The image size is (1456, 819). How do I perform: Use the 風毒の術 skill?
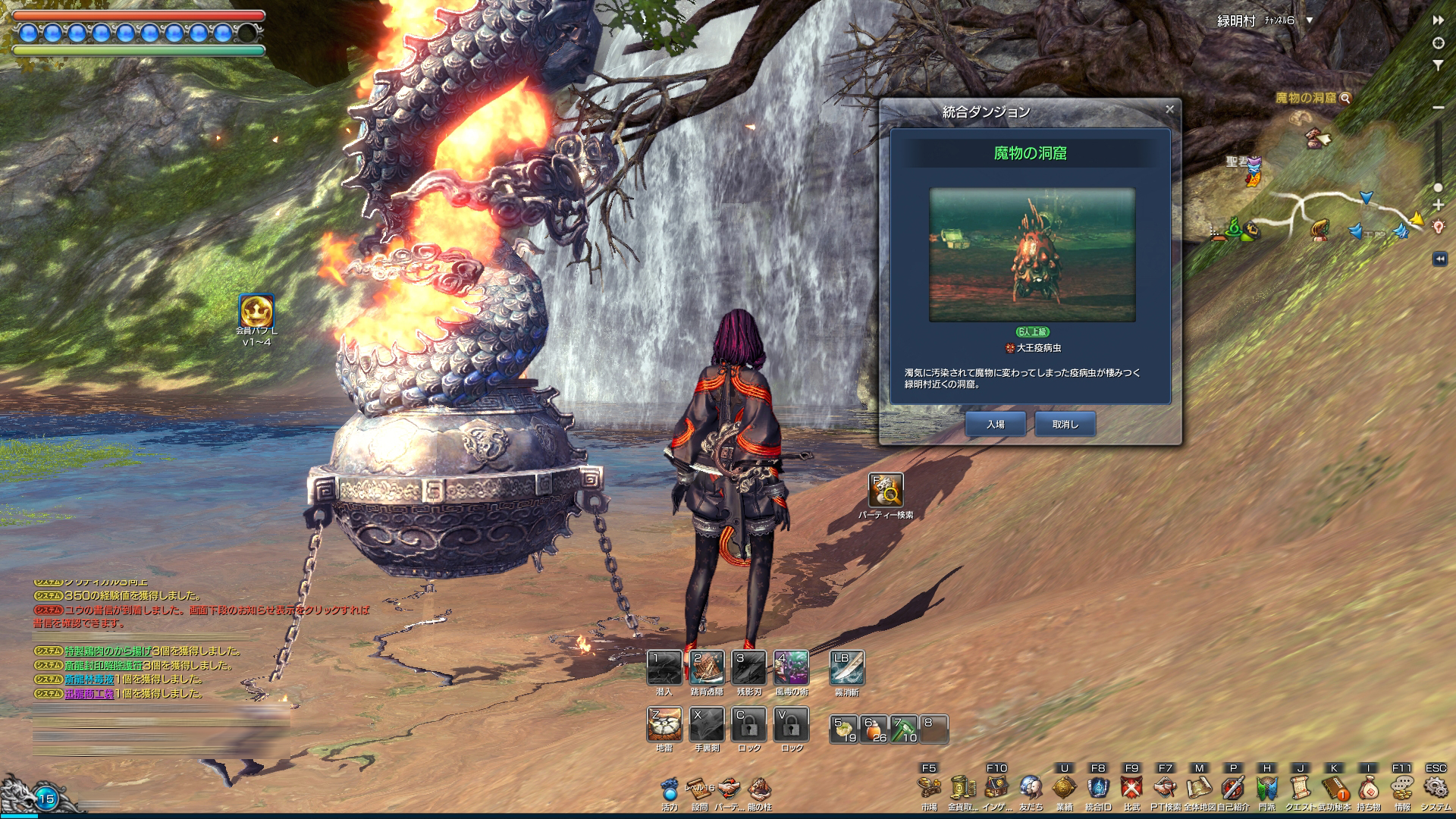tap(791, 668)
